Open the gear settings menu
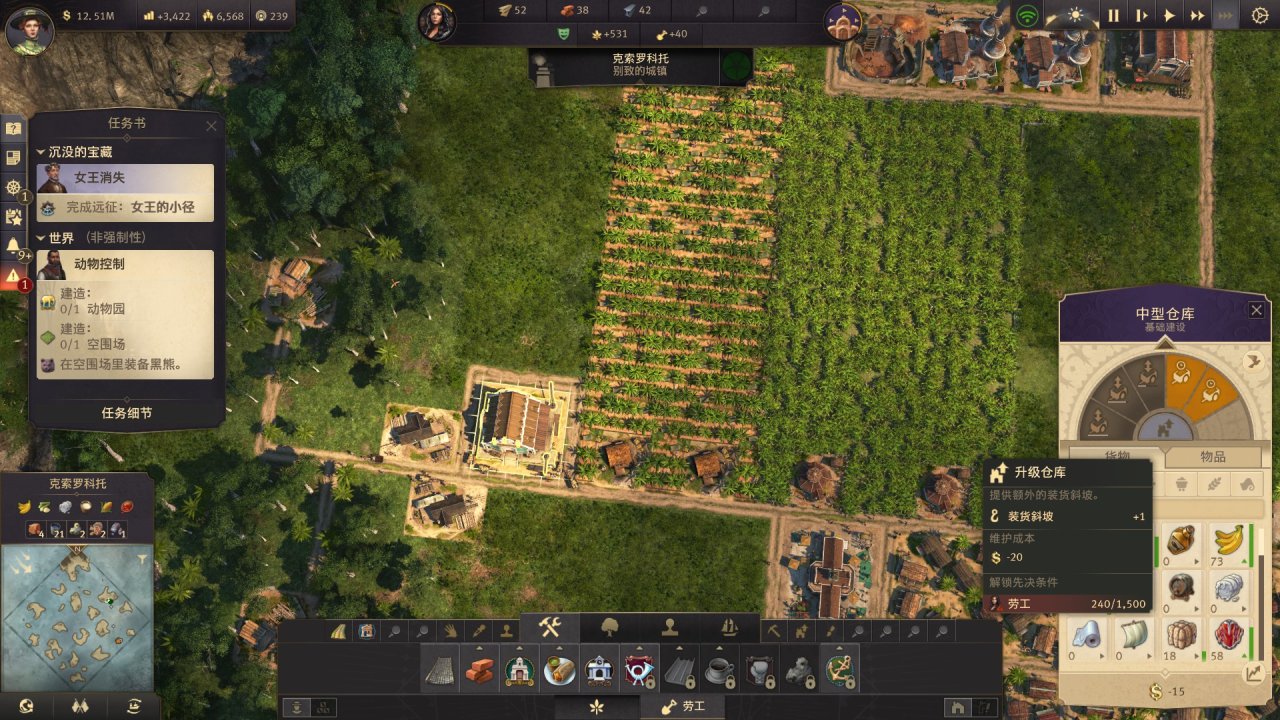The height and width of the screenshot is (720, 1280). [x=1259, y=15]
